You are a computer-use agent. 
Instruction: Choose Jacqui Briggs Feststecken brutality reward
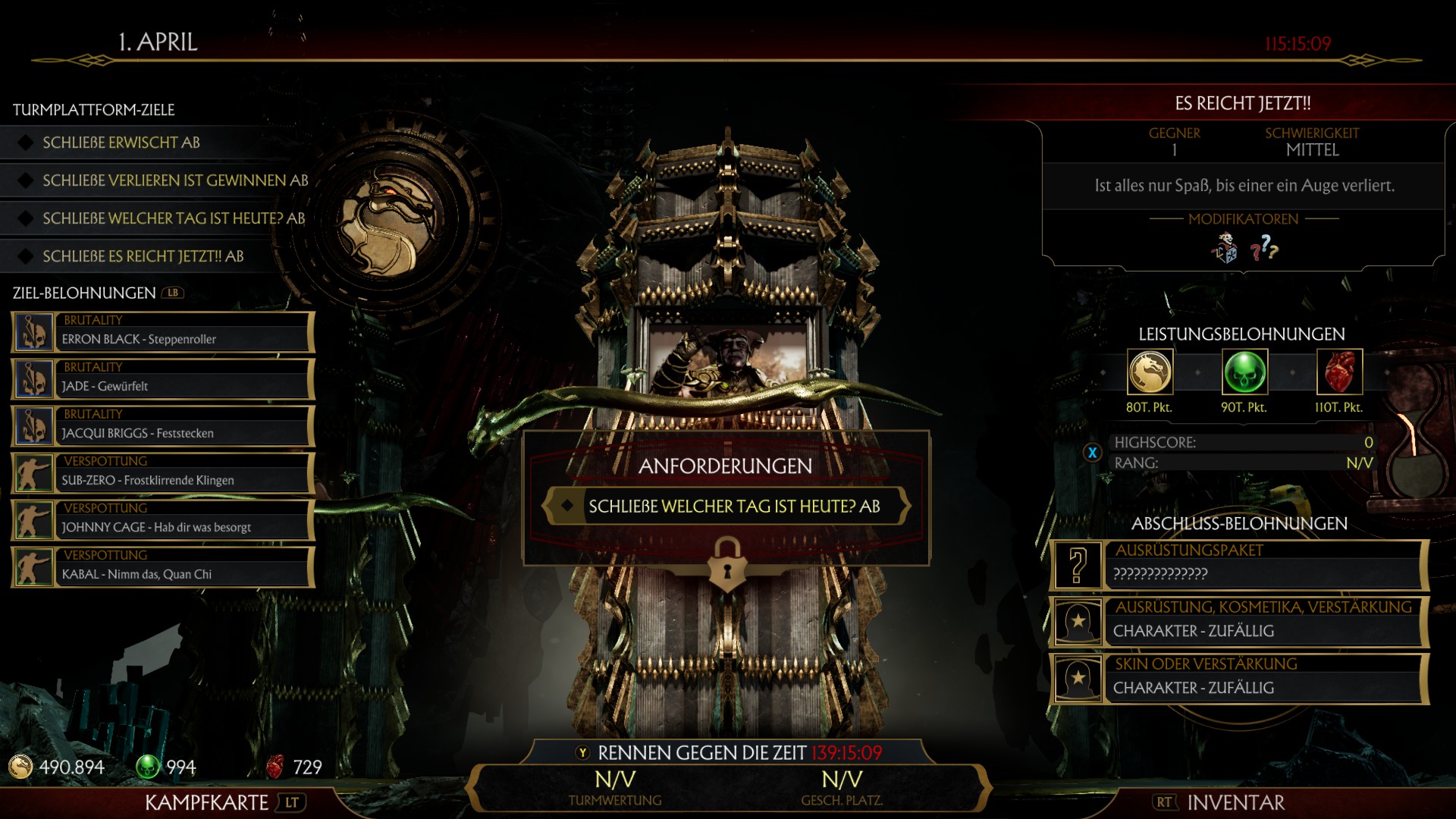[163, 427]
